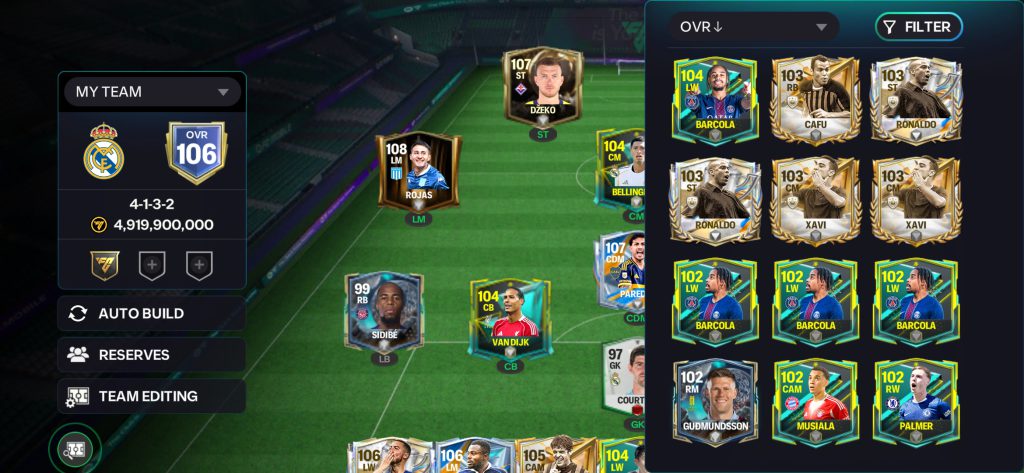Image resolution: width=1024 pixels, height=473 pixels.
Task: Open the player Filter options
Action: click(918, 27)
